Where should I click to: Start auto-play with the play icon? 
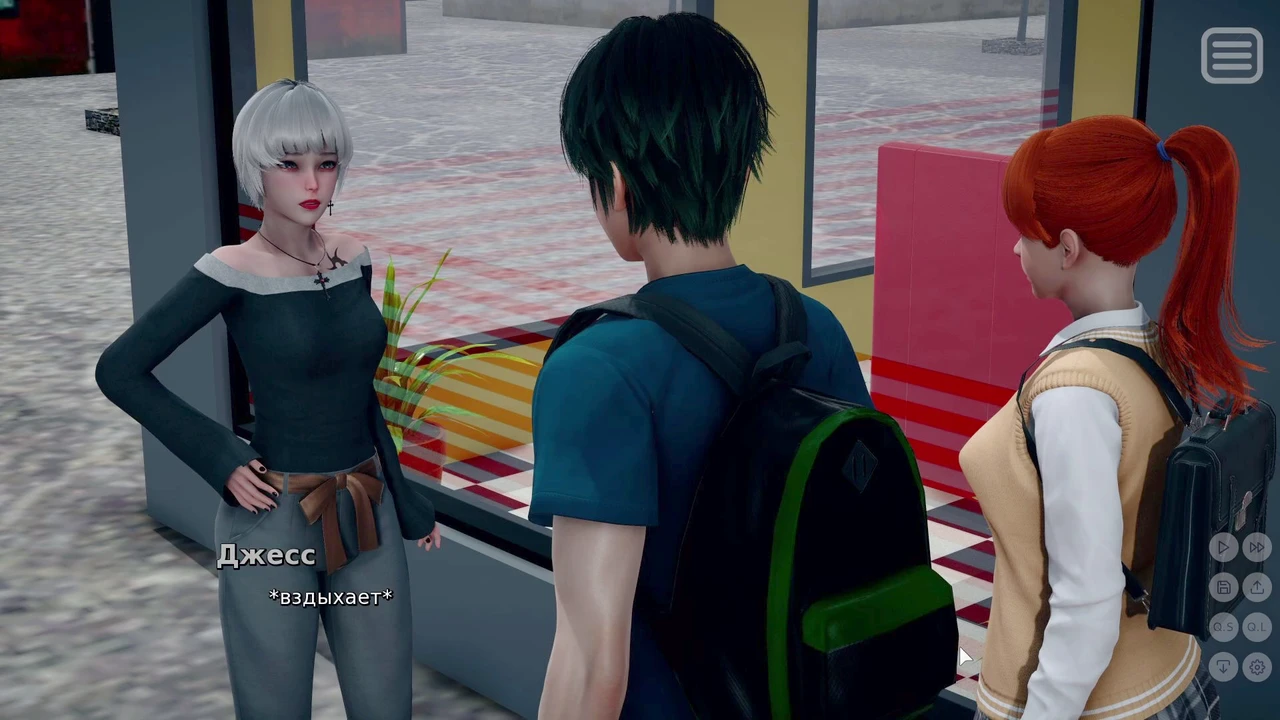click(1223, 547)
